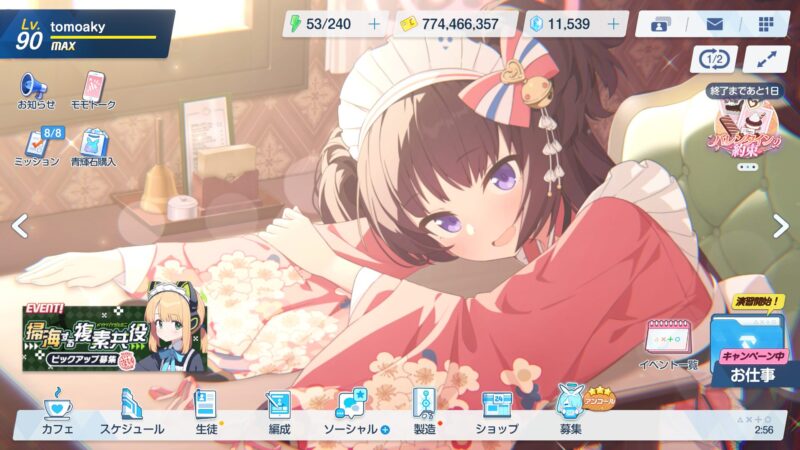Open the カフェ (Cafe) menu
800x450 pixels.
click(58, 412)
